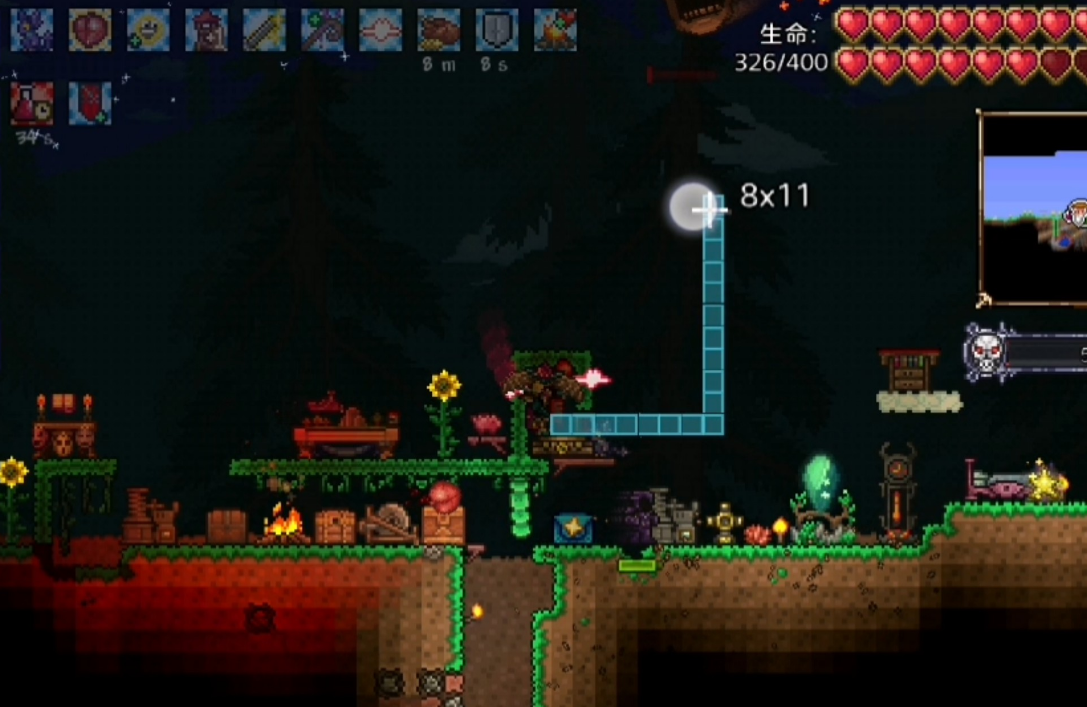1087x707 pixels.
Task: Click the sword Sharpened buff icon
Action: click(x=264, y=30)
